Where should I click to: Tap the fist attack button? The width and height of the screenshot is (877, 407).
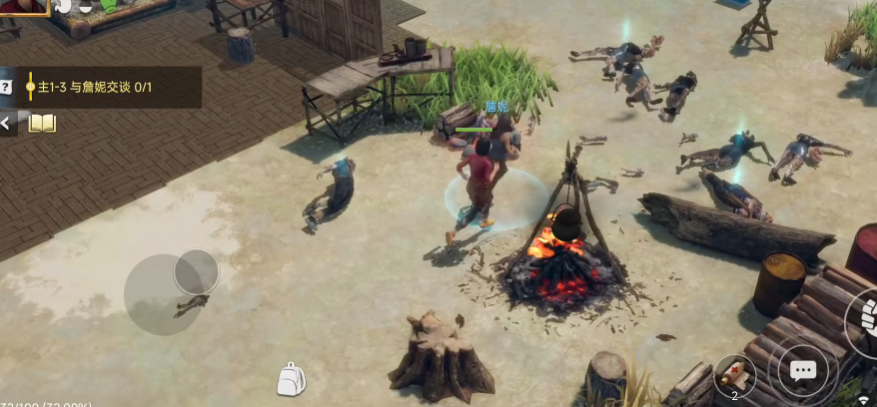864,320
